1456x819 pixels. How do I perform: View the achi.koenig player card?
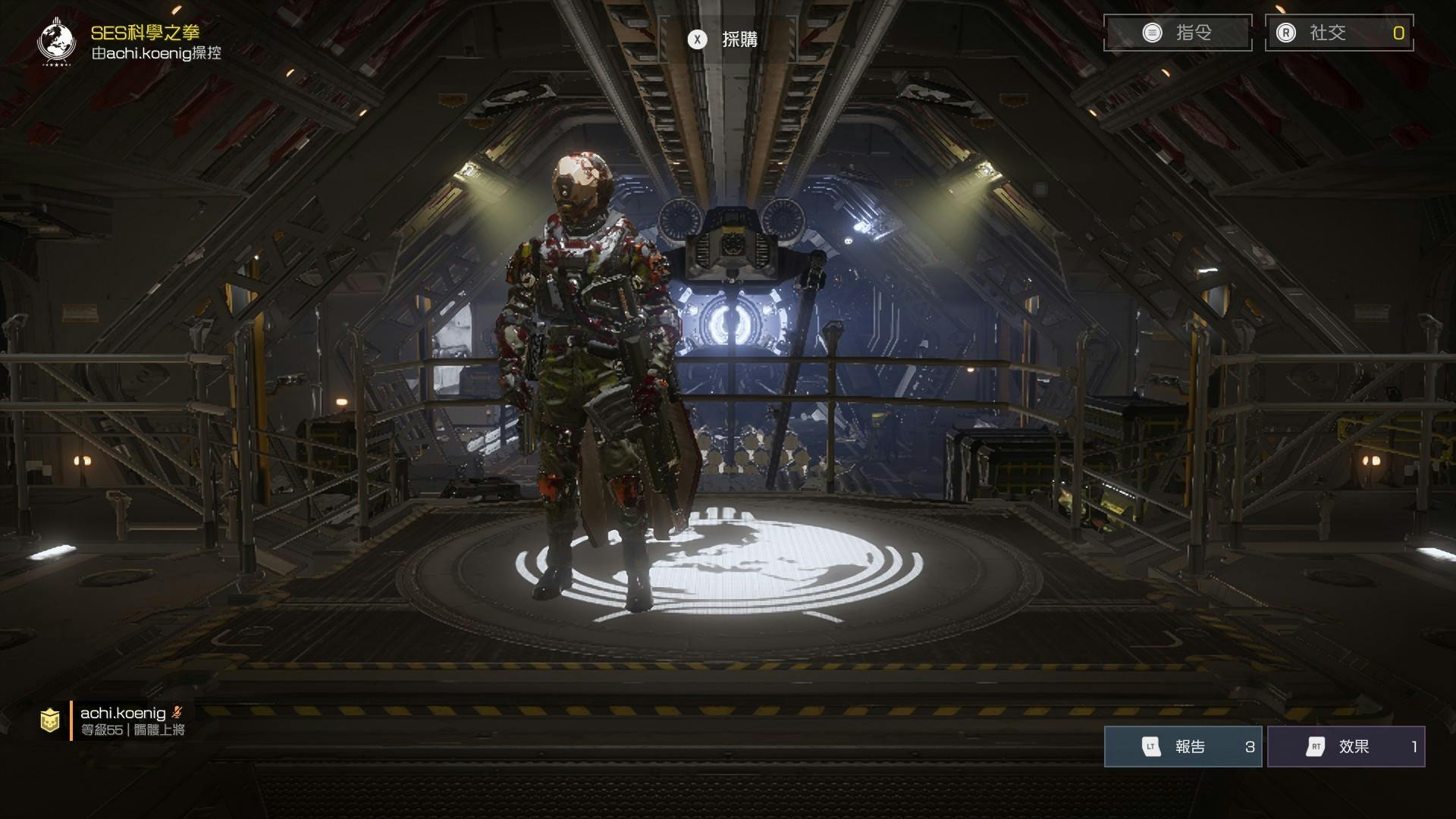point(121,720)
